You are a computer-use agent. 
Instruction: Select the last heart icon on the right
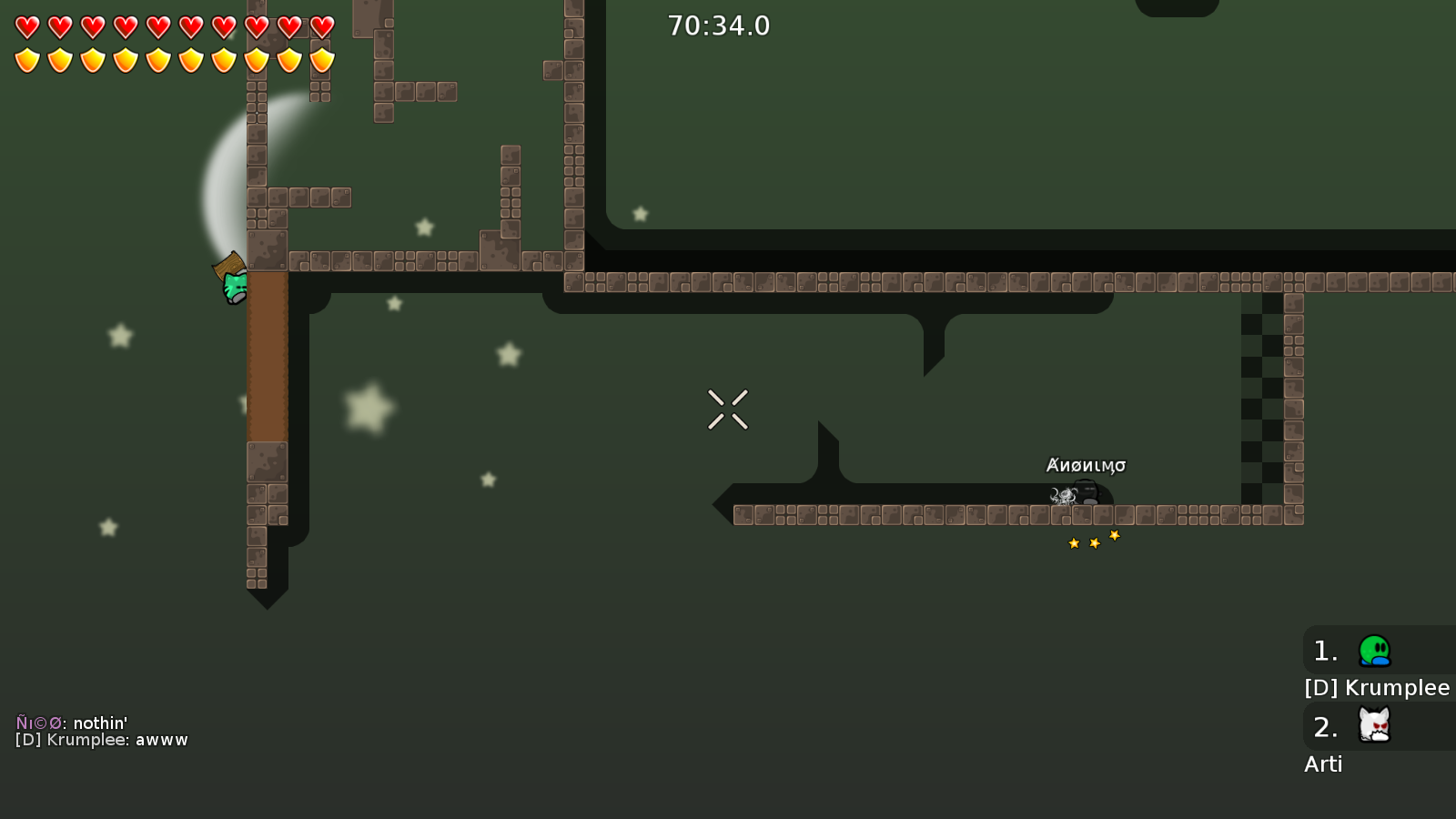pos(323,26)
